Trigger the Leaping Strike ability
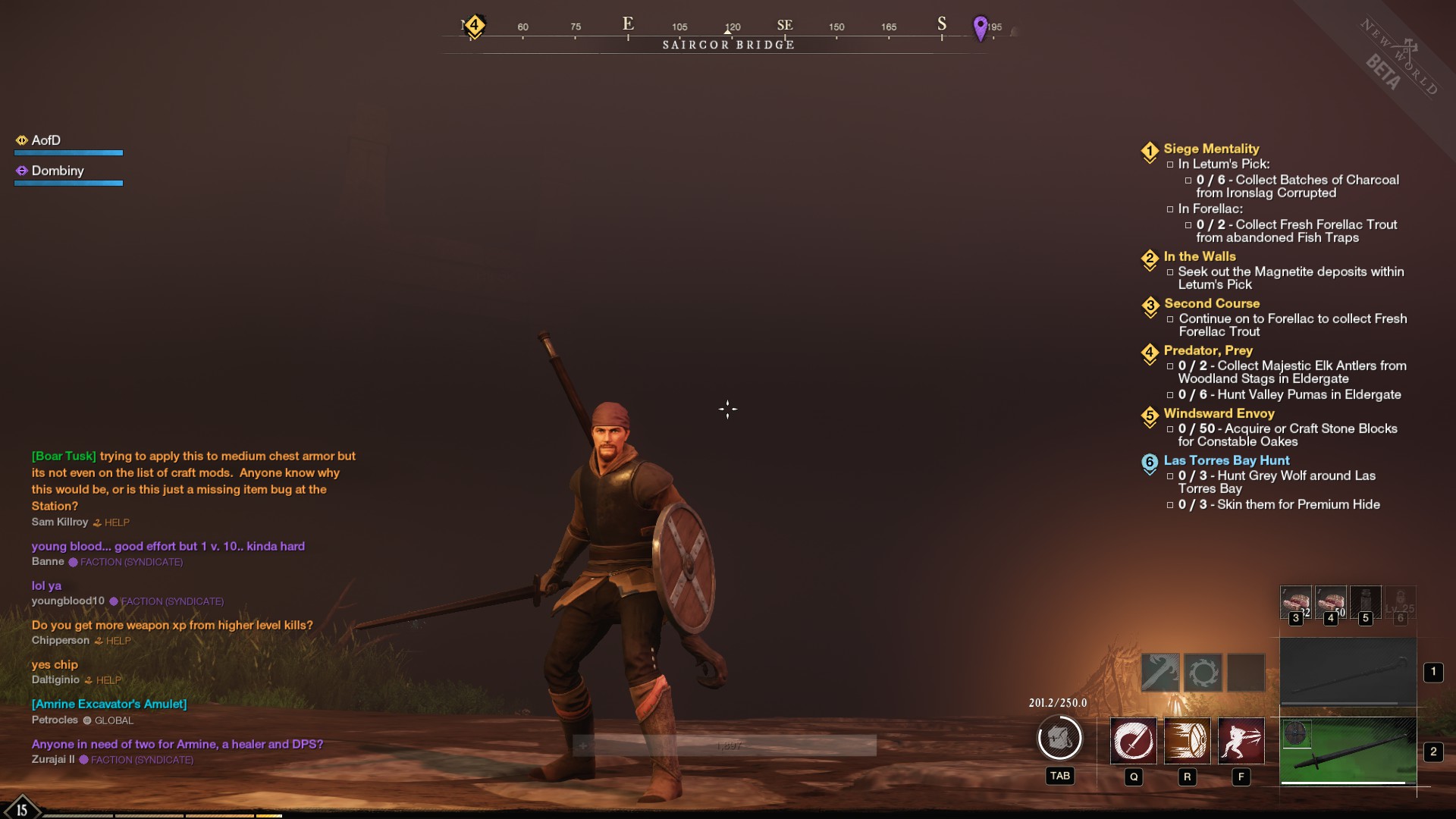 pos(1241,740)
